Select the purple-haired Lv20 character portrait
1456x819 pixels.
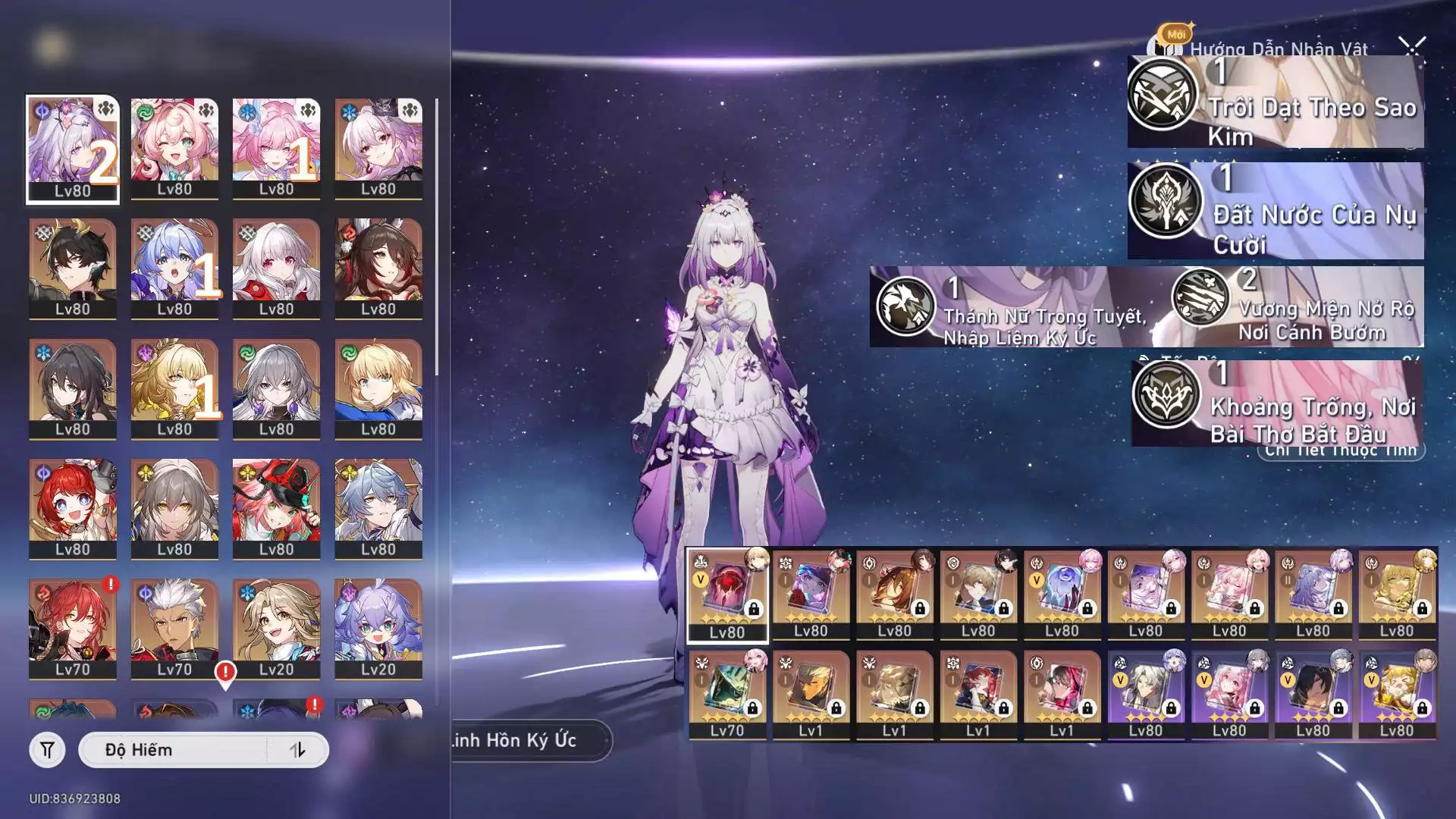378,628
